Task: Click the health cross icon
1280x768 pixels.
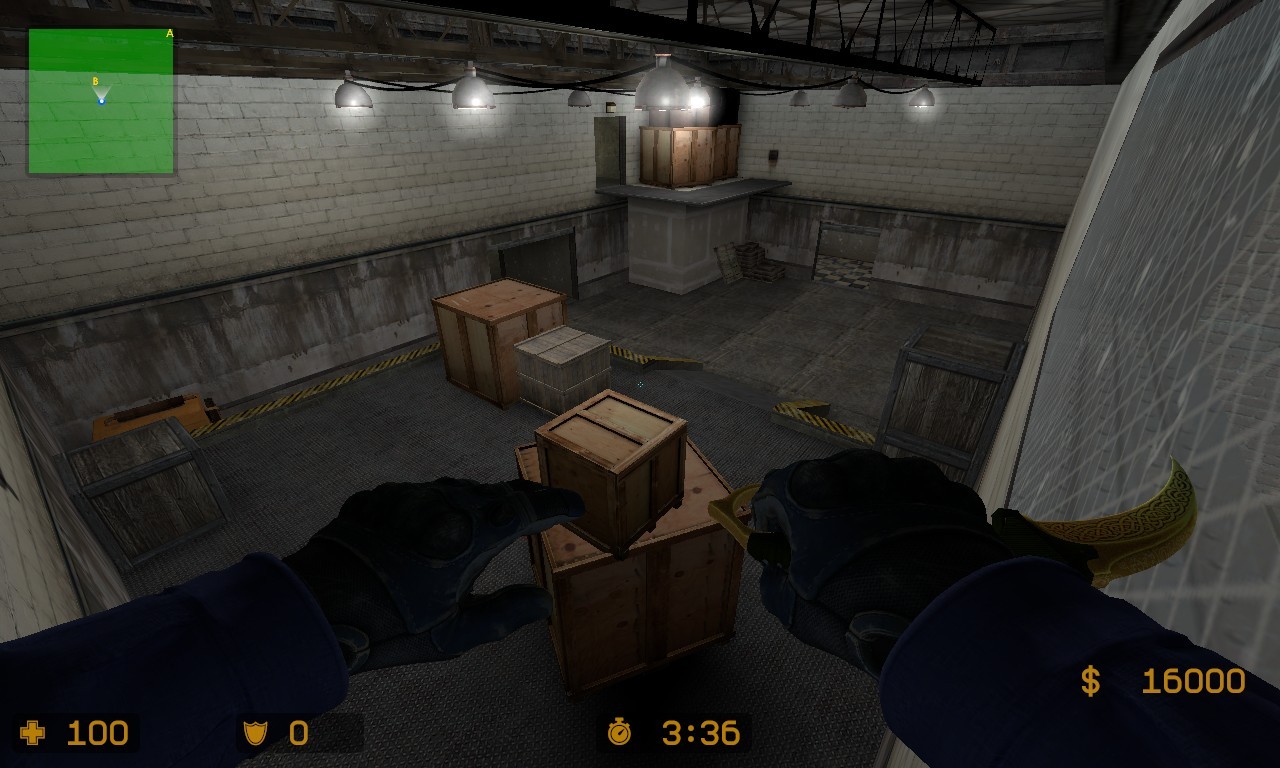Action: [33, 733]
